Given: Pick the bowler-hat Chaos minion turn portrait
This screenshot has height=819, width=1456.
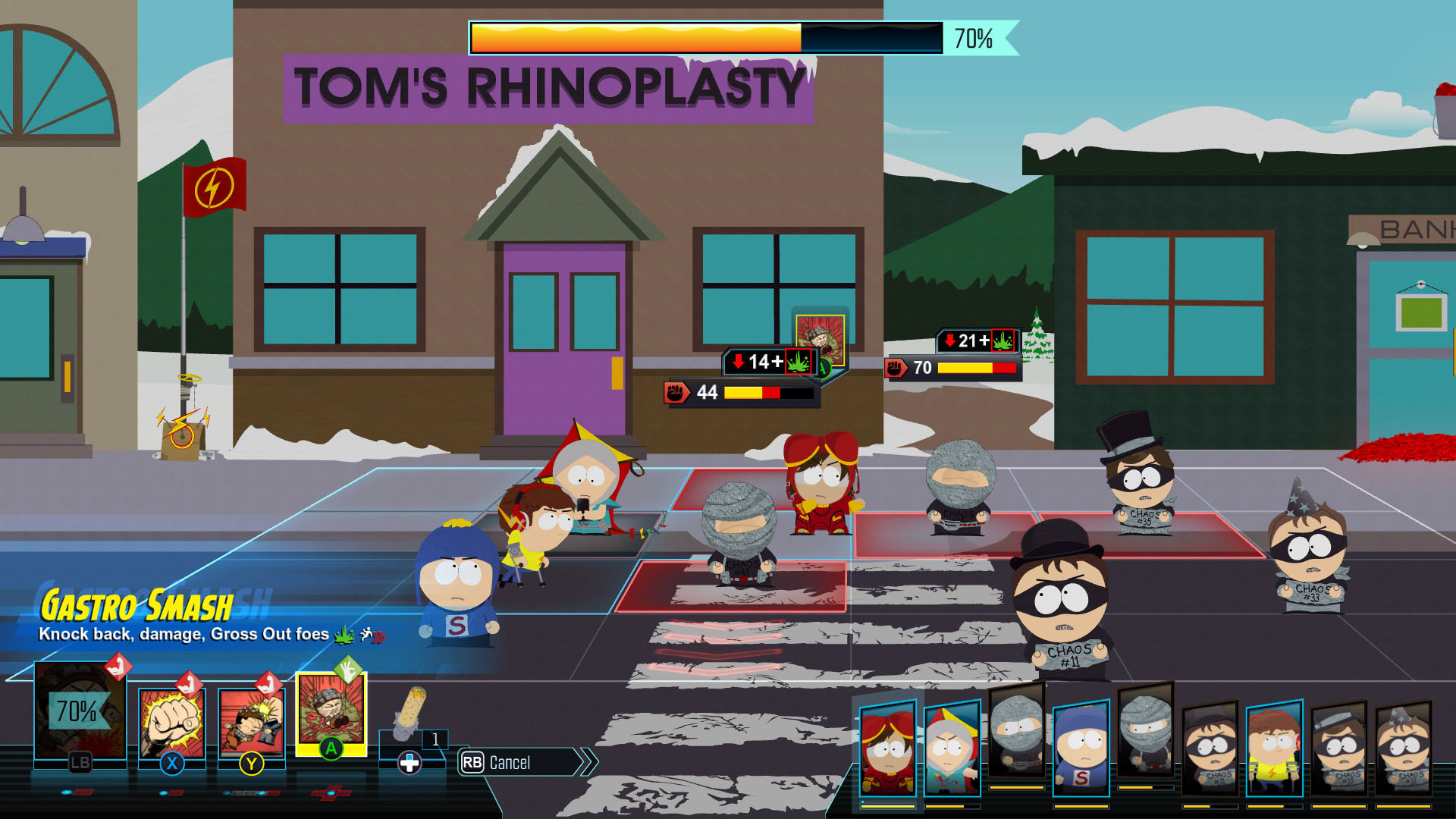Looking at the screenshot, I should [x=1210, y=748].
